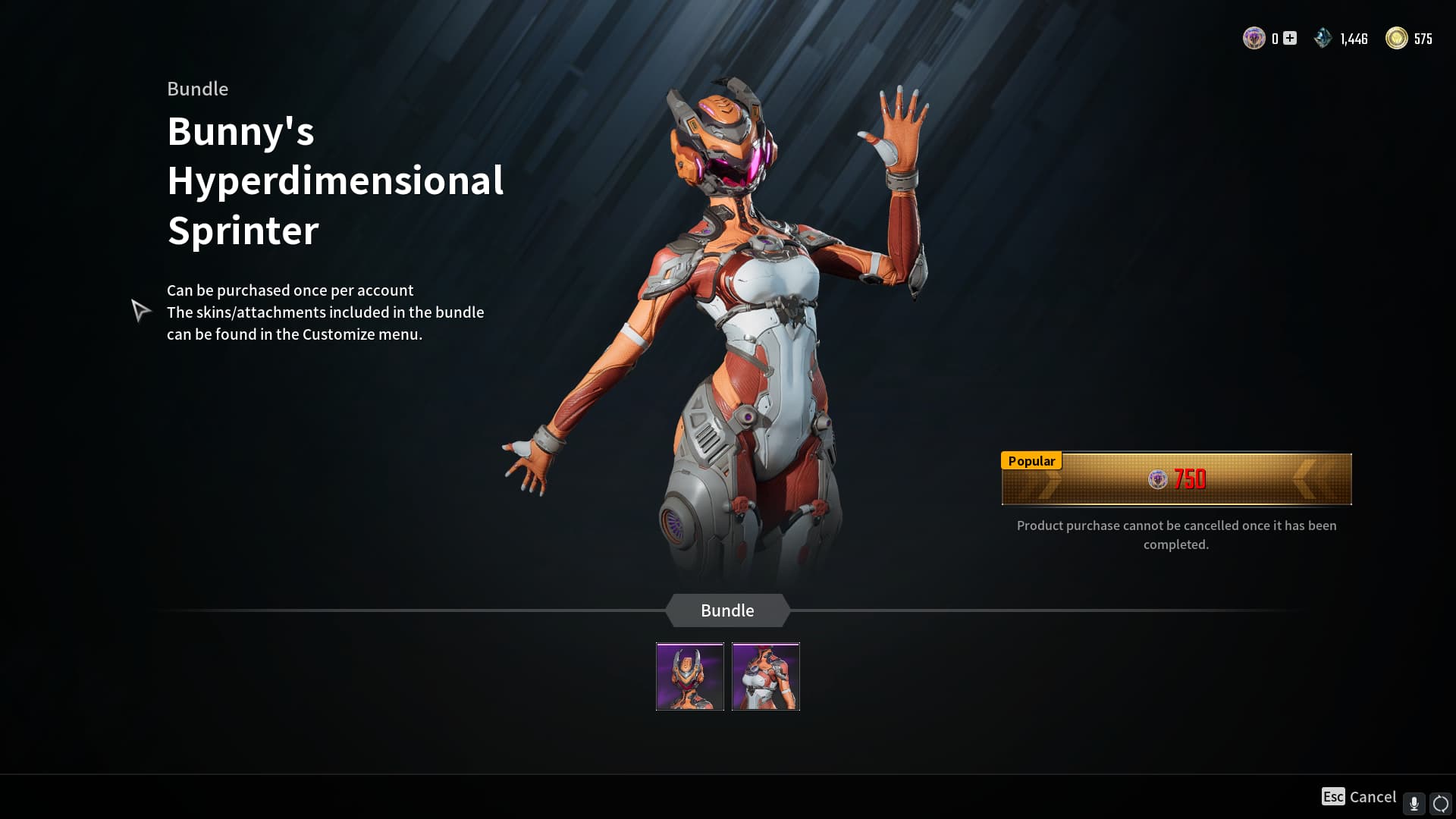Add Caliber with the plus button
Image resolution: width=1456 pixels, height=819 pixels.
point(1290,38)
